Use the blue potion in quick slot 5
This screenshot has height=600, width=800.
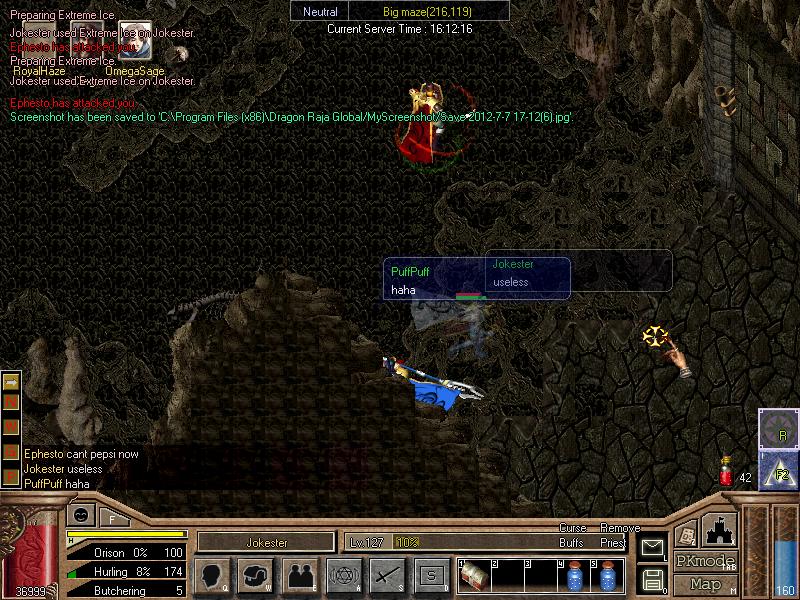pos(607,577)
